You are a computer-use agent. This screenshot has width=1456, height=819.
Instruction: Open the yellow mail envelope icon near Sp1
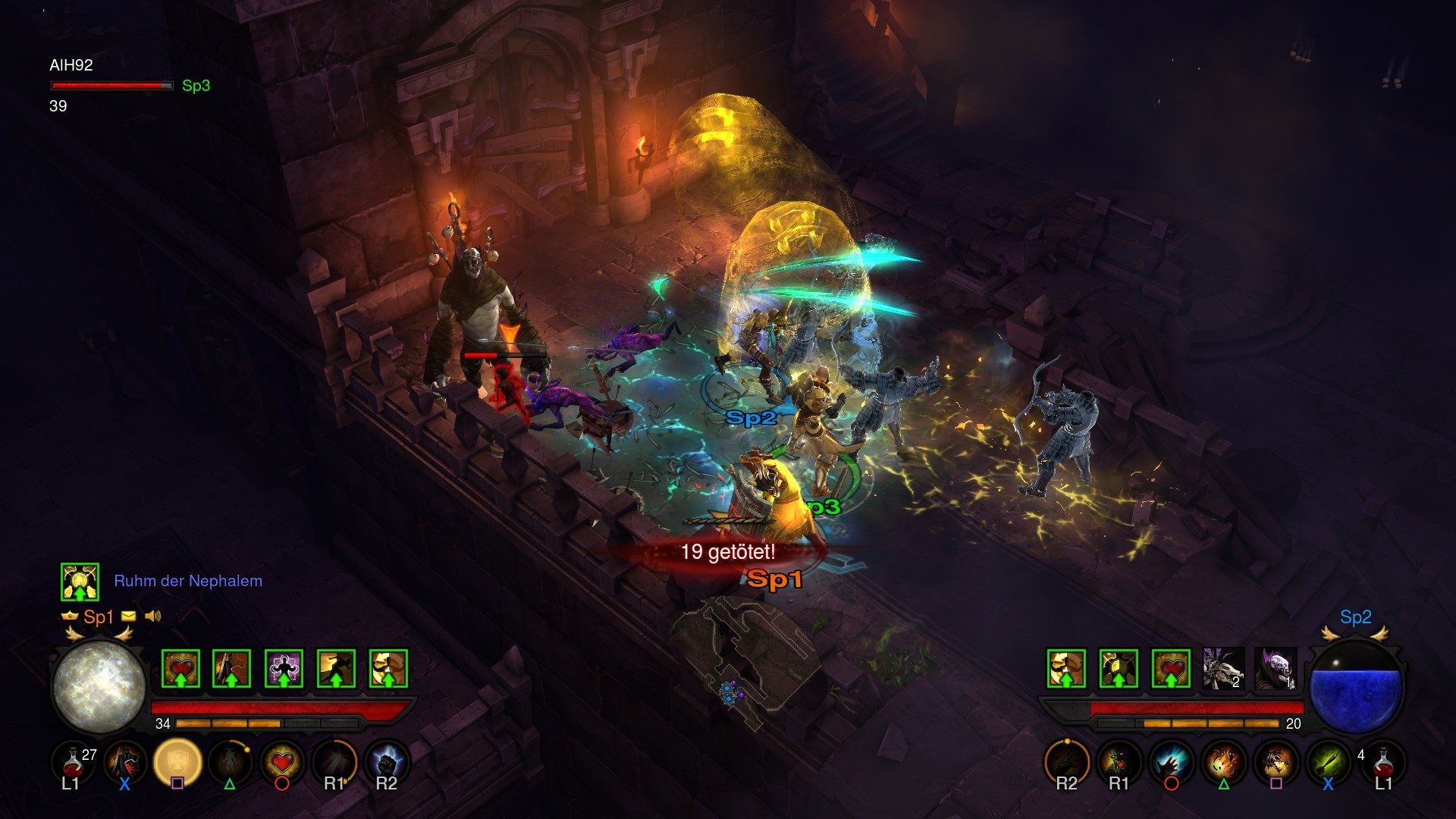[130, 617]
